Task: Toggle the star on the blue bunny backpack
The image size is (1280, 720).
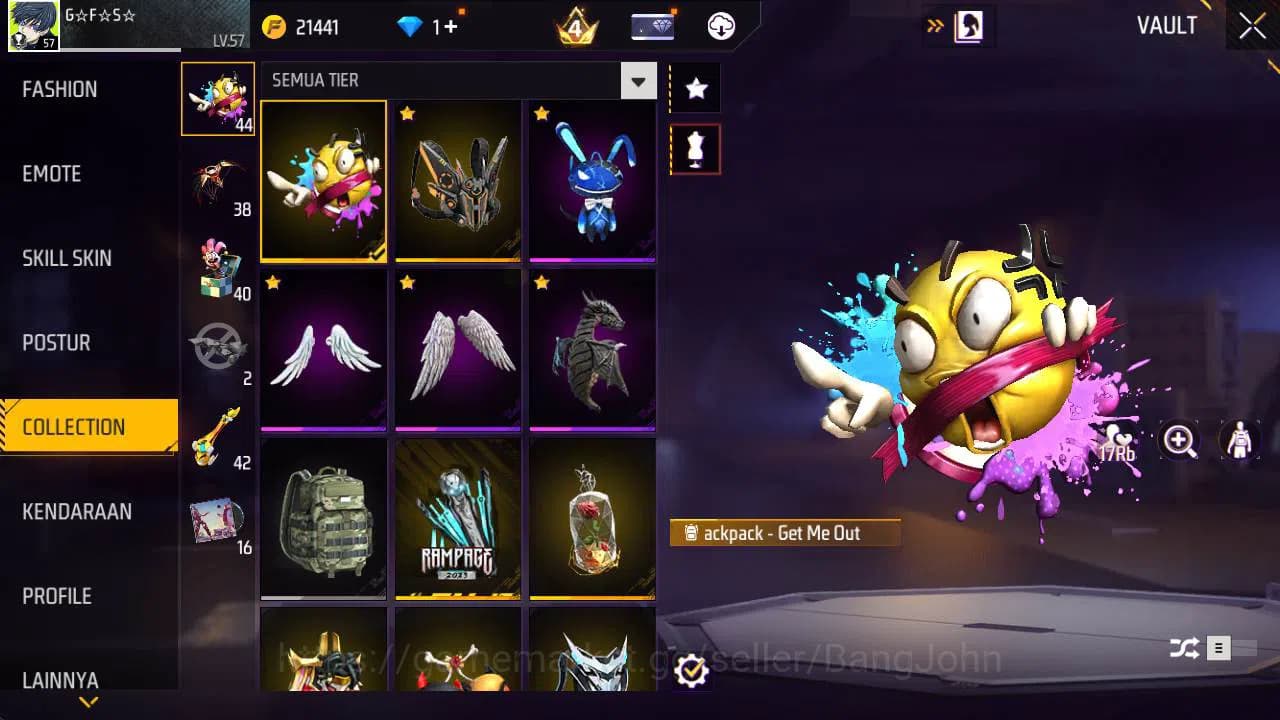Action: click(542, 114)
